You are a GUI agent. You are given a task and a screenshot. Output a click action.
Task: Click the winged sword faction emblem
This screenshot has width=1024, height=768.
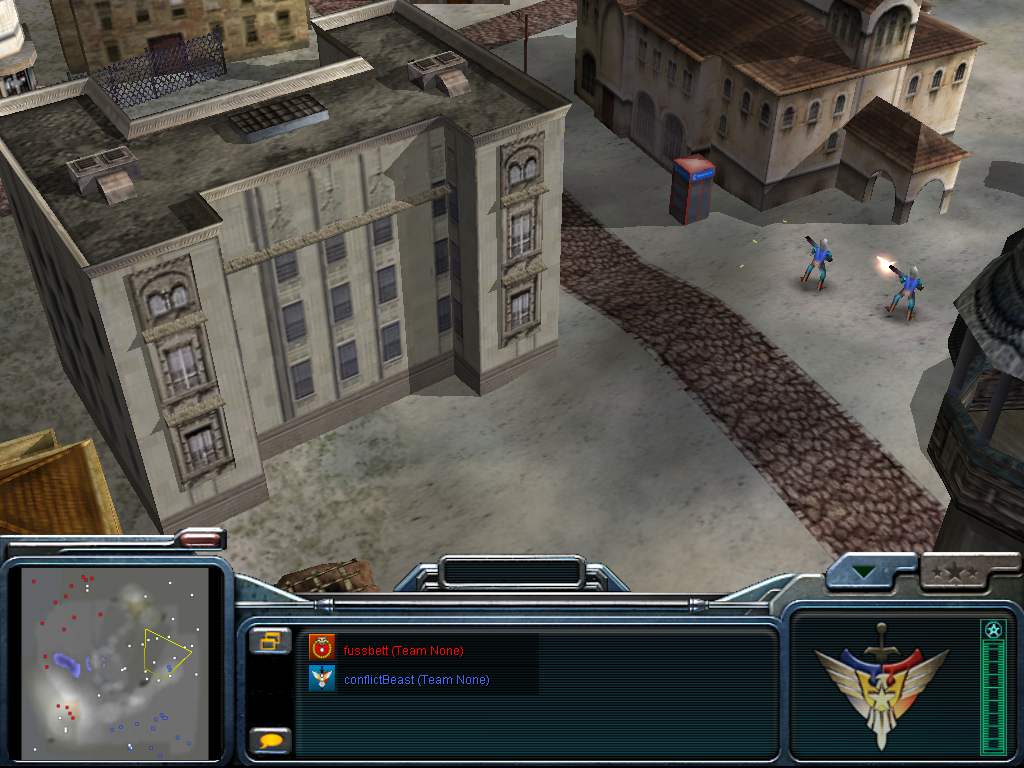click(880, 683)
